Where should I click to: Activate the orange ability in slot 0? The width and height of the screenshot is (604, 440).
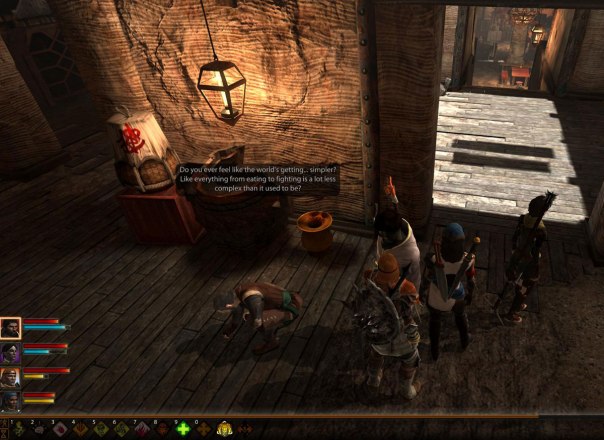coord(203,430)
